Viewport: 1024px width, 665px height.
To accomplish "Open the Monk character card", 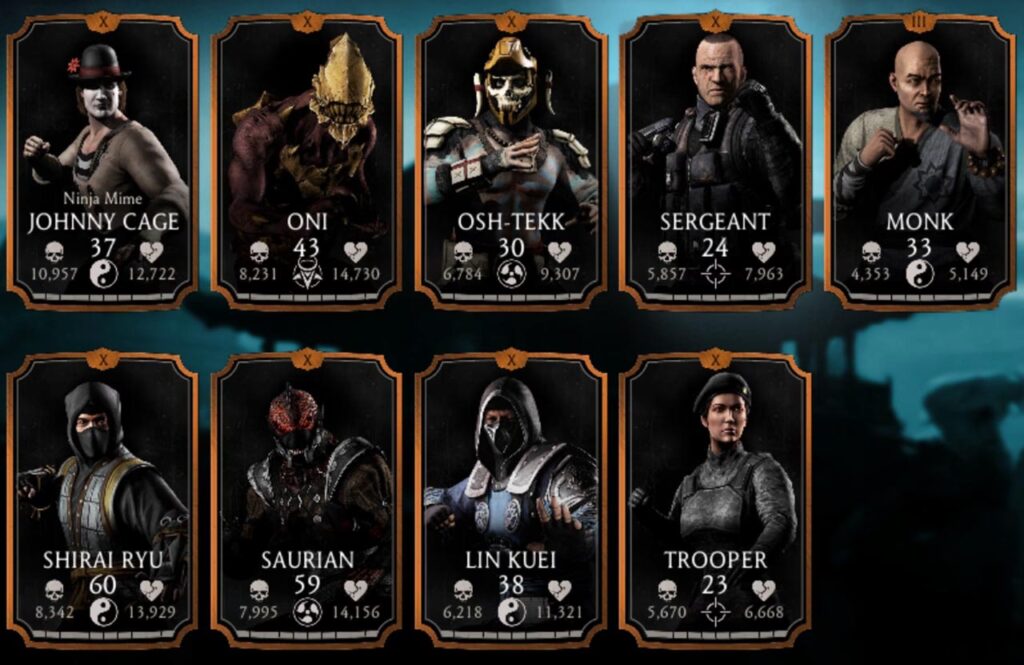I will pyautogui.click(x=920, y=160).
